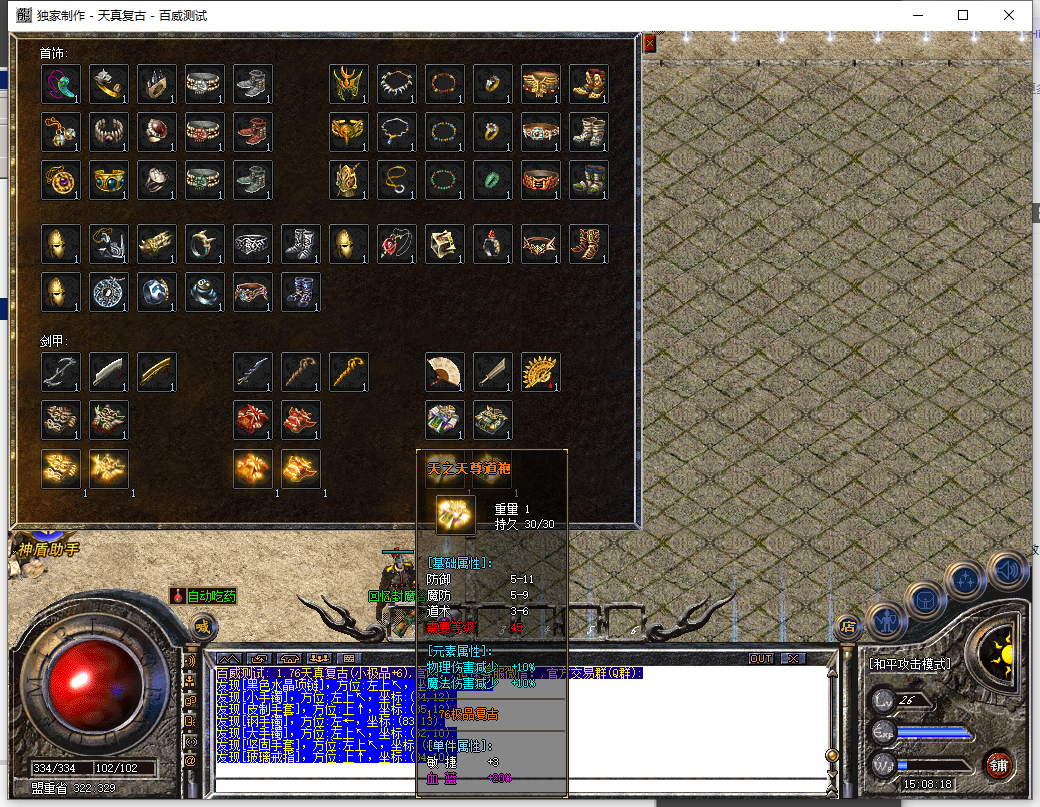Toggle the 自动吃药 auto-potion option

point(204,596)
